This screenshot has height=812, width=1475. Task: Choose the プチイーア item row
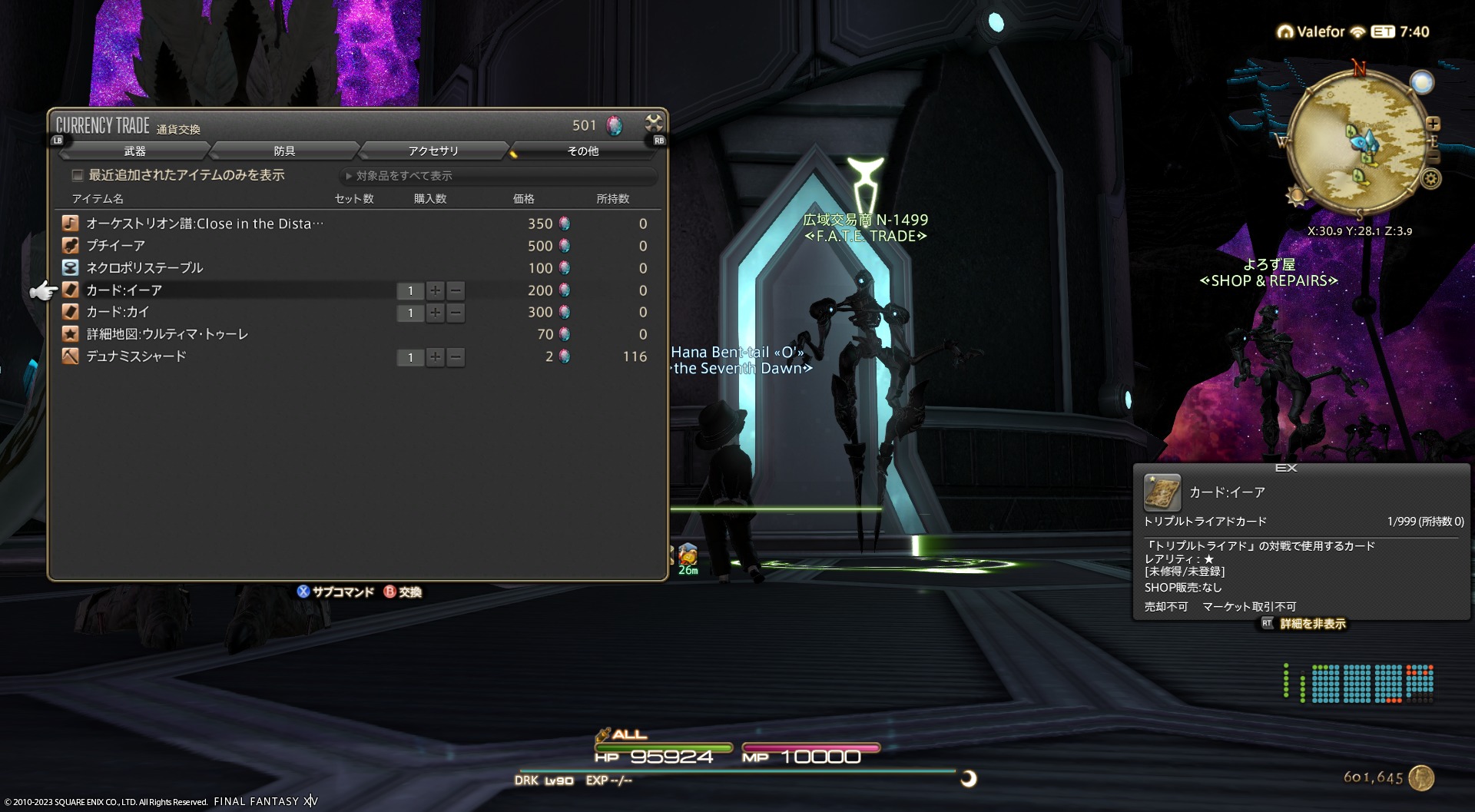point(115,246)
